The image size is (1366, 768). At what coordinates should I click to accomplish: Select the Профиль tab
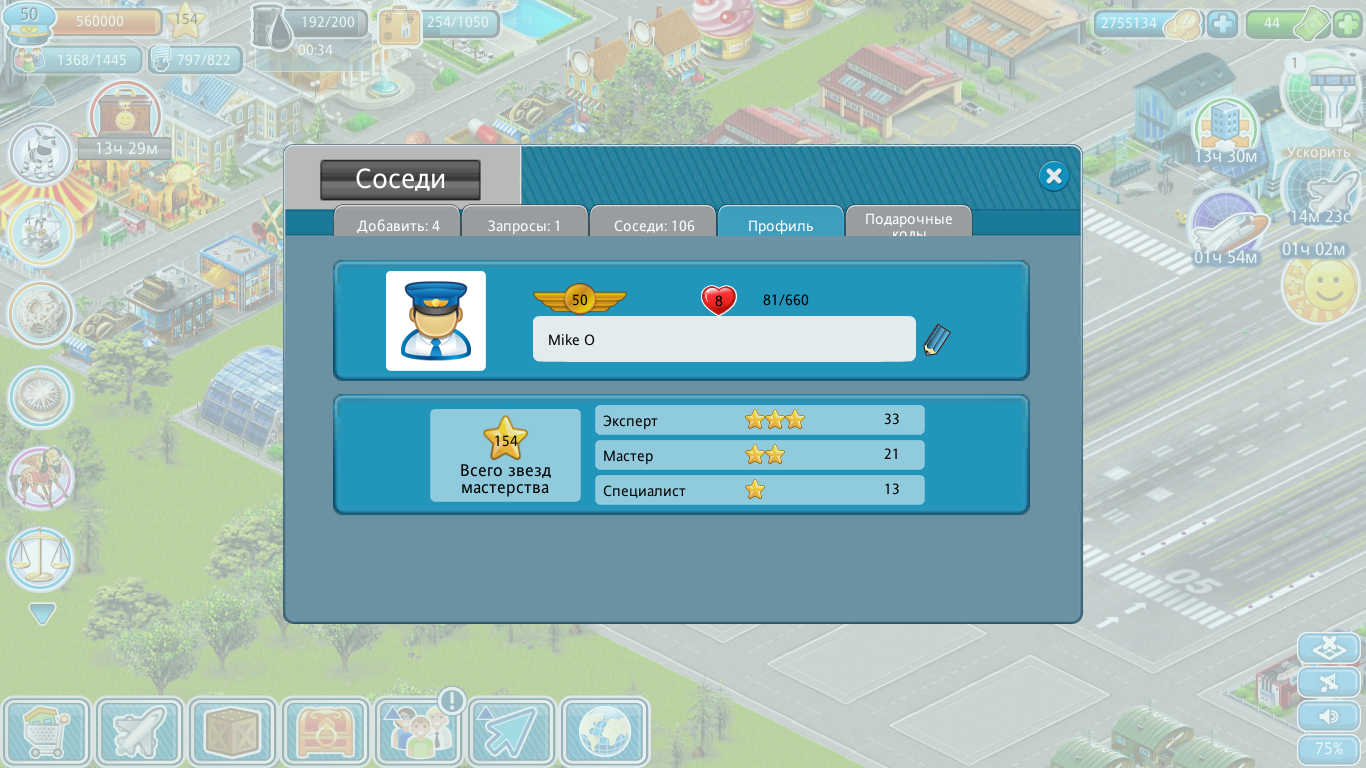pyautogui.click(x=781, y=224)
